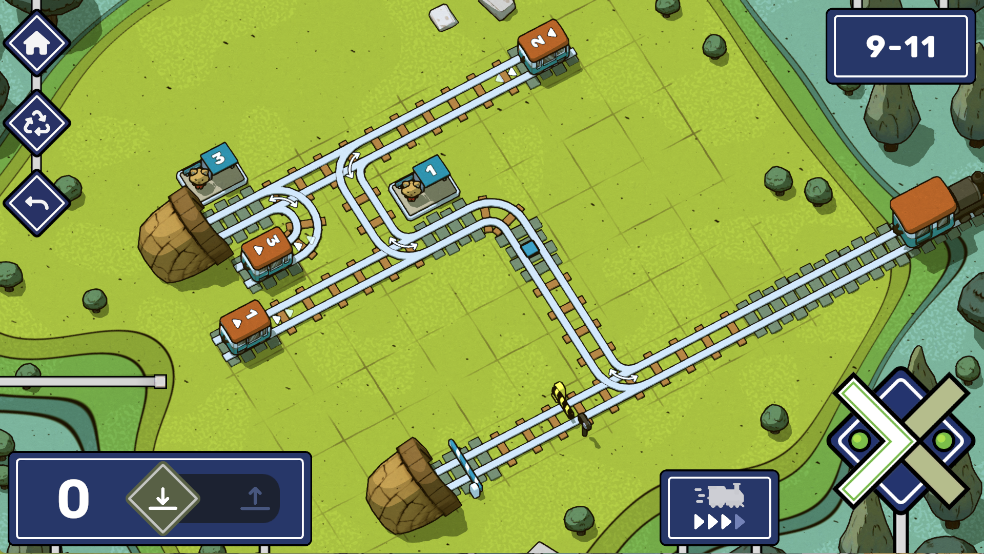Select the download arrow diamond icon
Screen dimensions: 984x554
point(164,497)
